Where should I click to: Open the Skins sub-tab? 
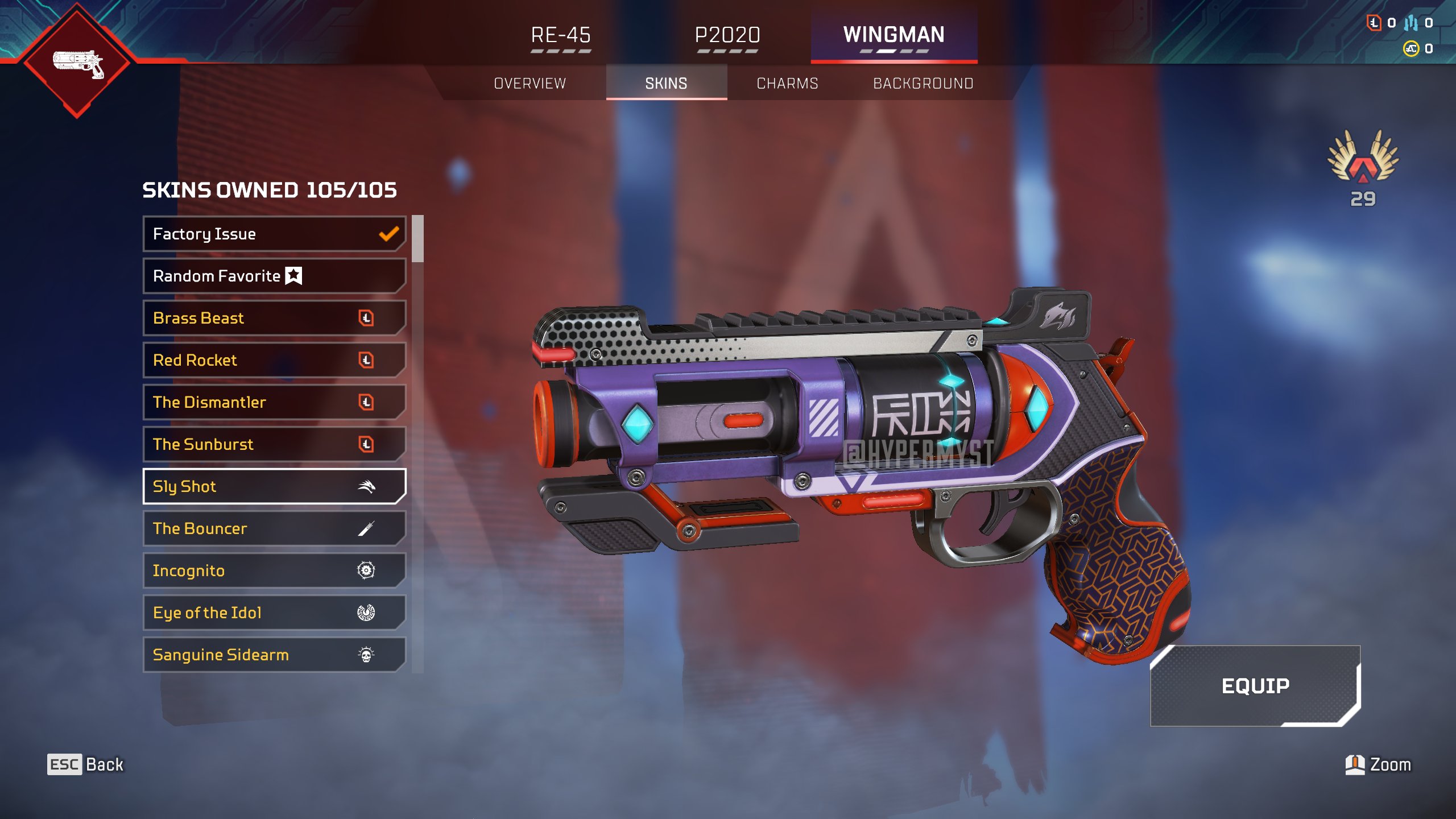[666, 84]
